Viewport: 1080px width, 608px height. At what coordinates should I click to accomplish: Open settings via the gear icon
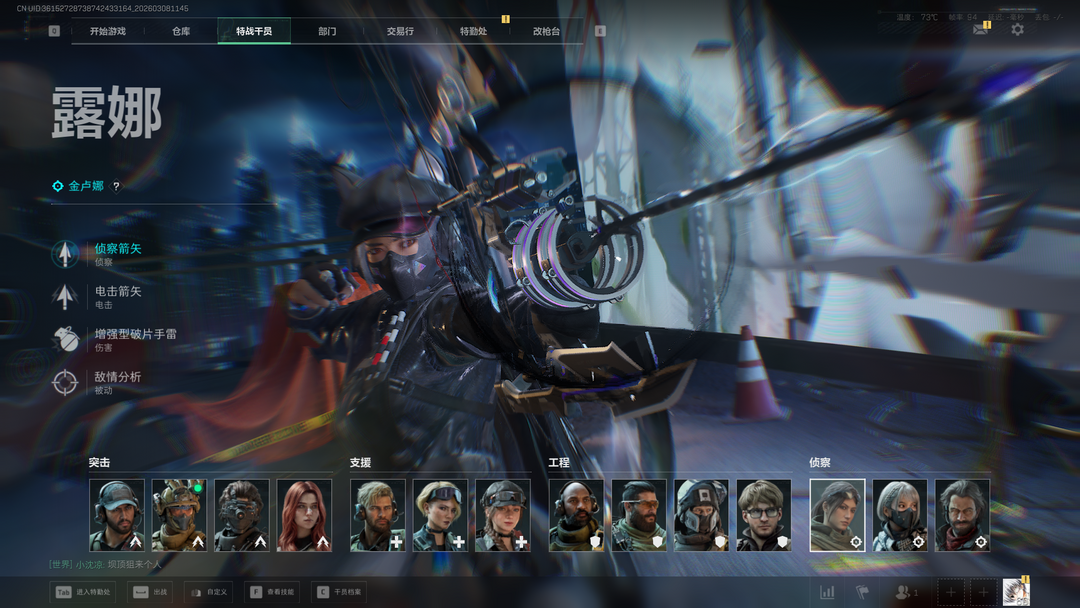[1017, 30]
